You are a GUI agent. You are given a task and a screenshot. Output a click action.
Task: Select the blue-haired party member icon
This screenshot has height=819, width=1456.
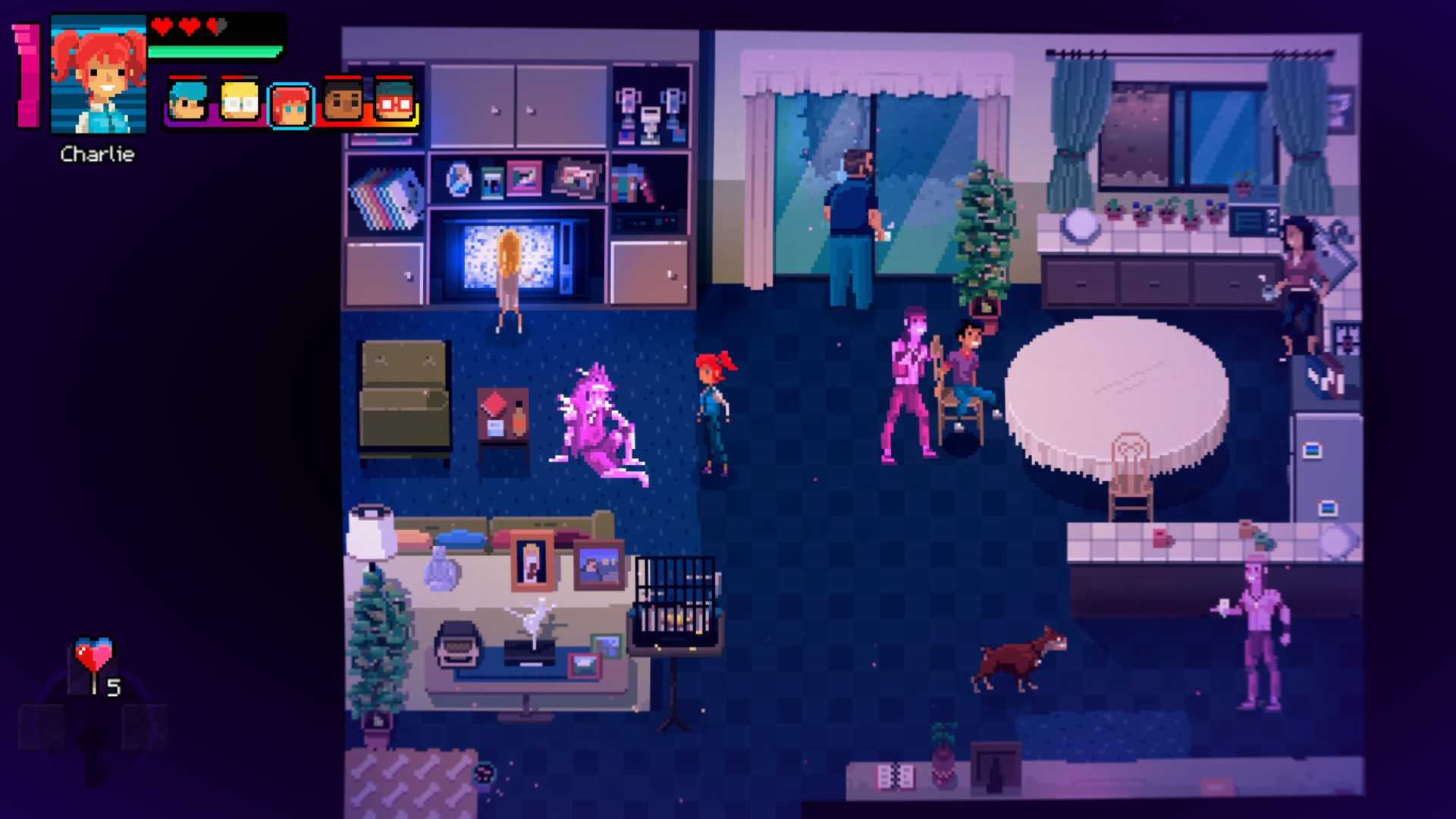click(187, 102)
